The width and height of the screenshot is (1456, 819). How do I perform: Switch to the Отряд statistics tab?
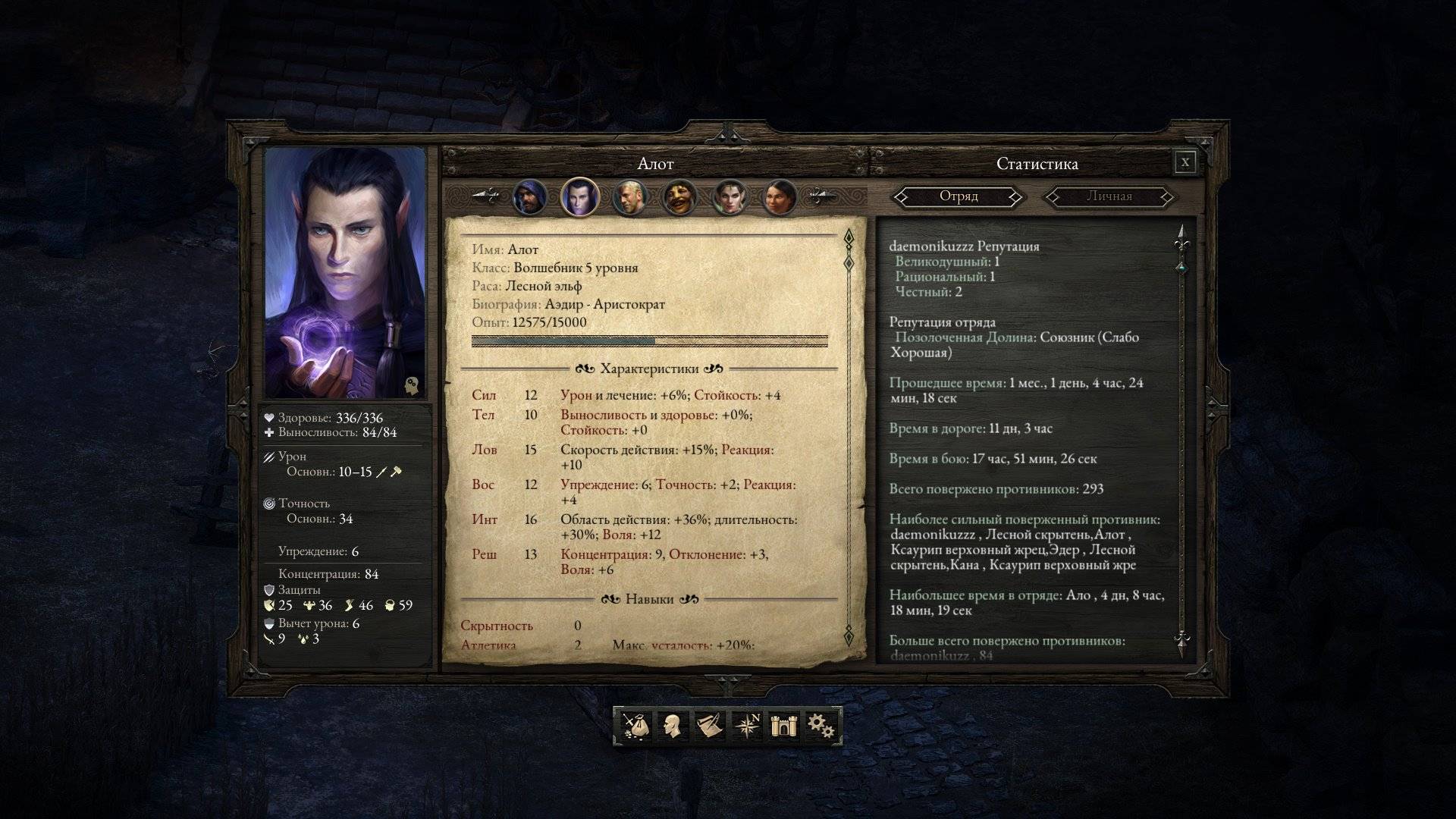(959, 197)
